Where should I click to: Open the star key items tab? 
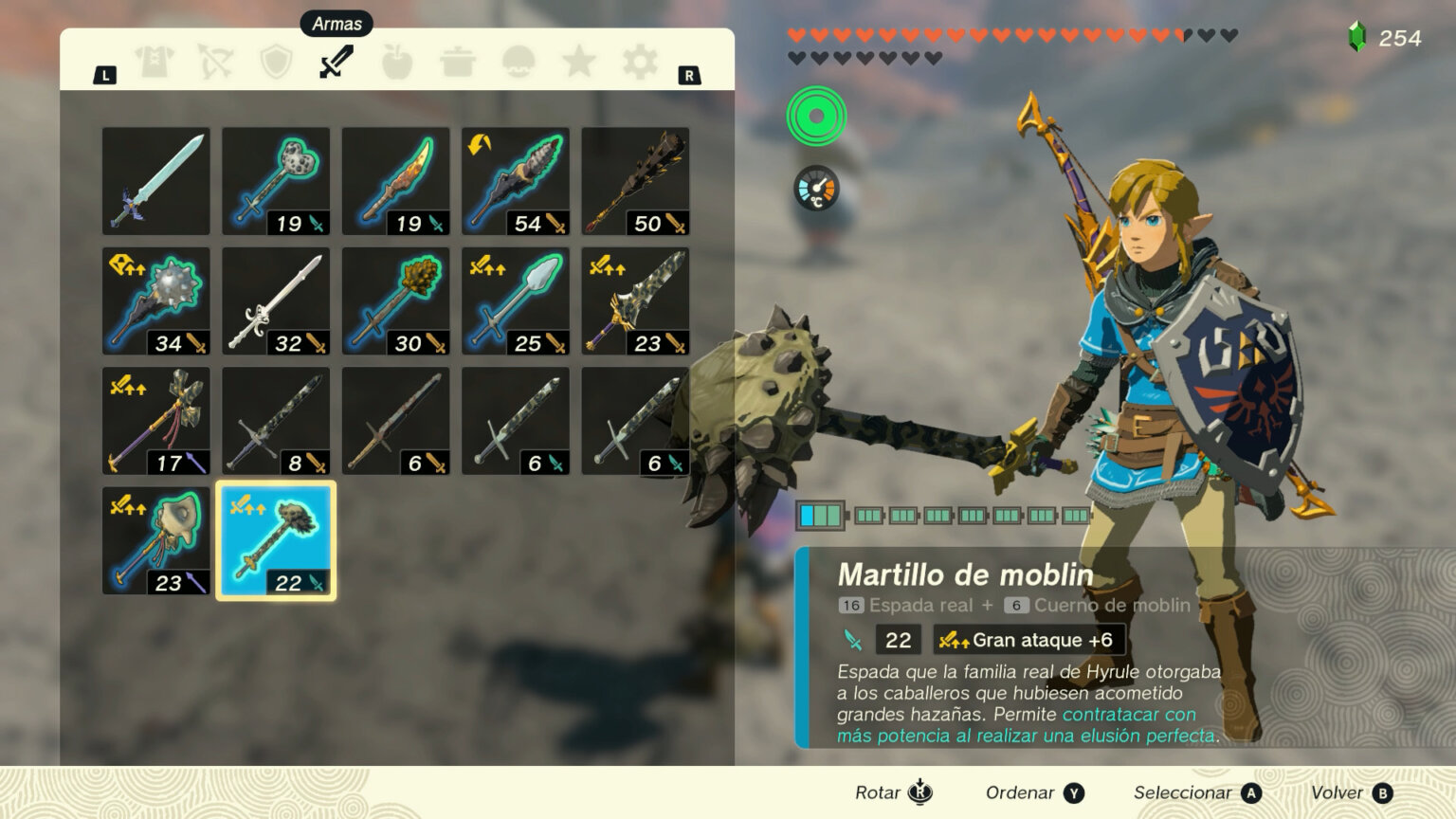point(579,63)
